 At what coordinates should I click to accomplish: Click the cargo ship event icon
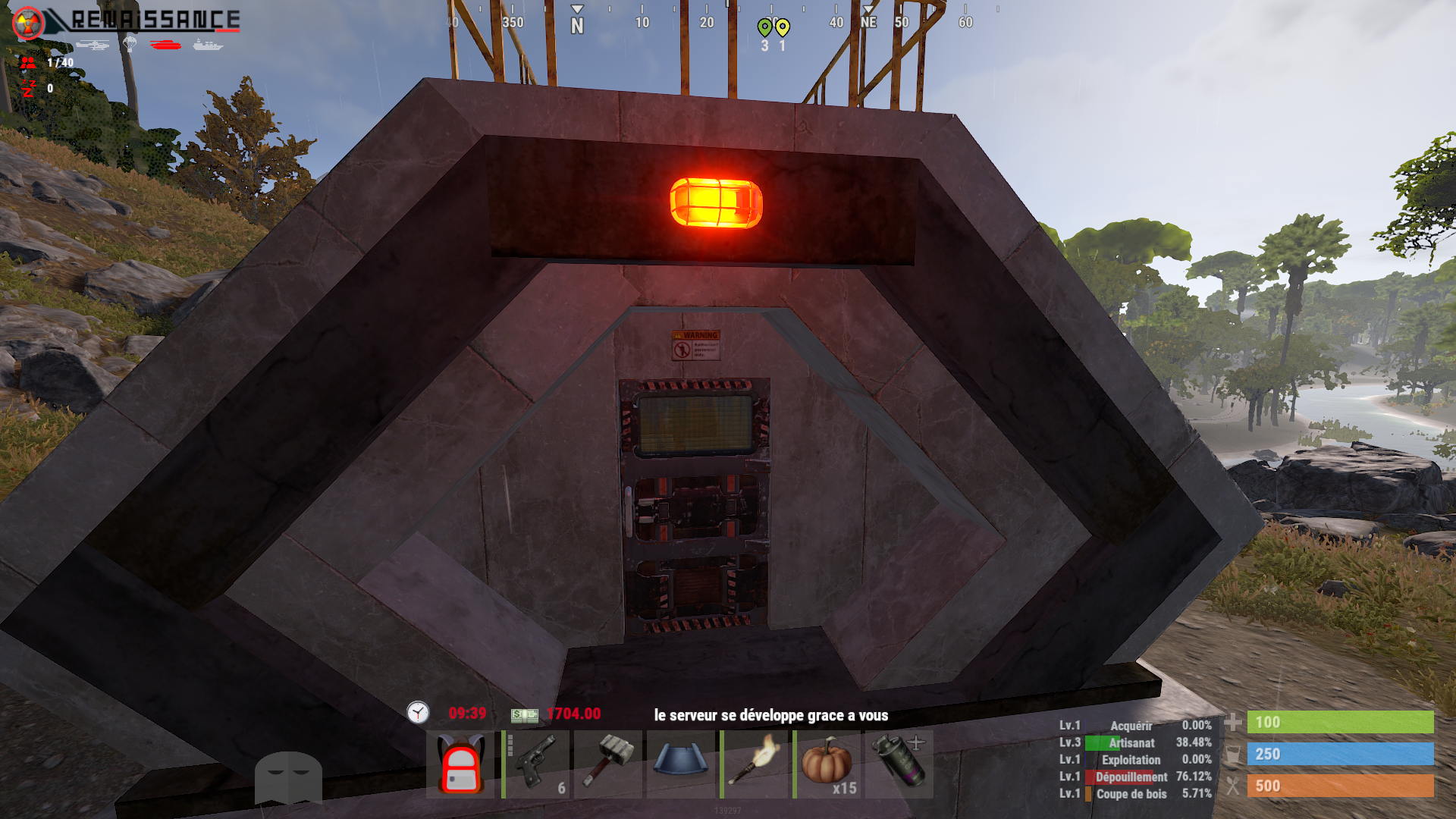(x=207, y=45)
